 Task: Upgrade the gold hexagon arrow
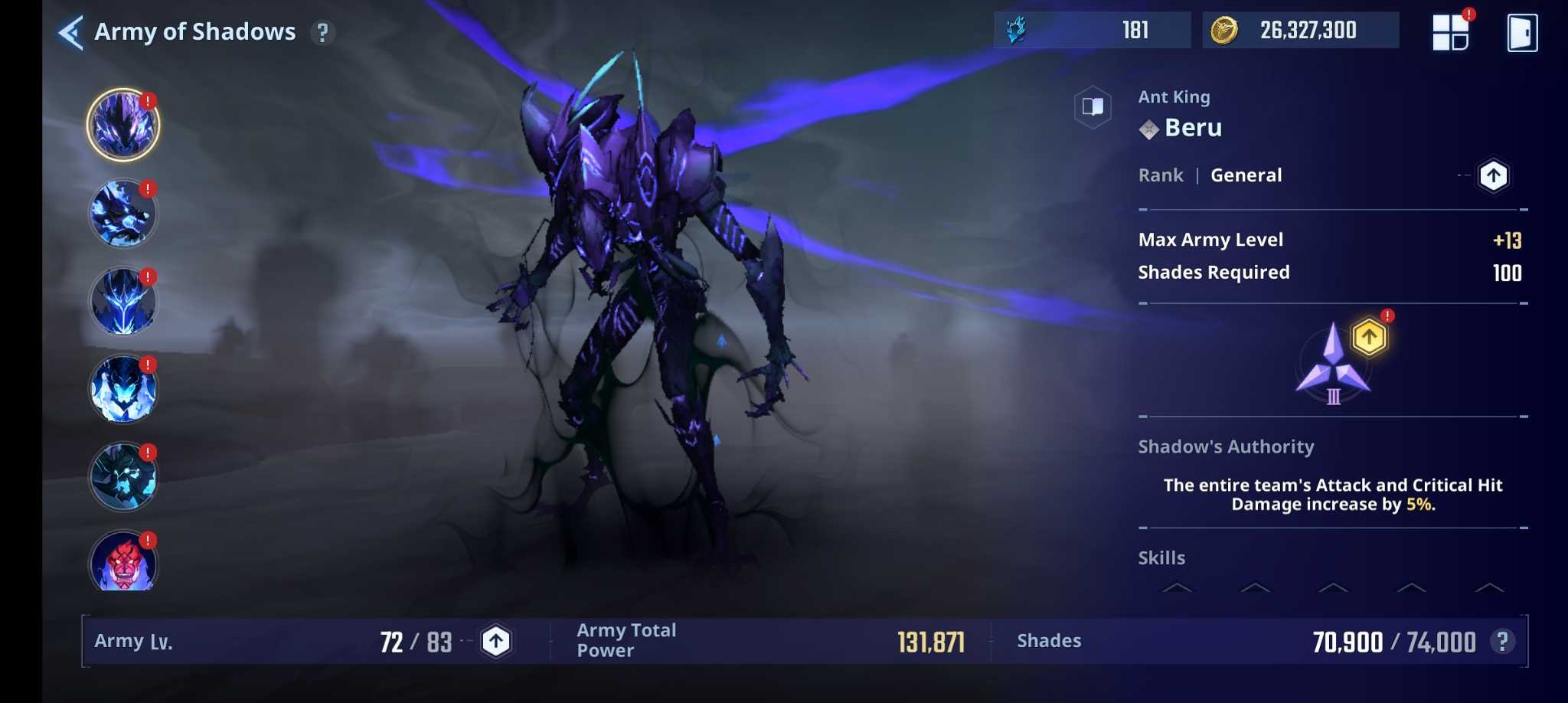[x=1369, y=337]
